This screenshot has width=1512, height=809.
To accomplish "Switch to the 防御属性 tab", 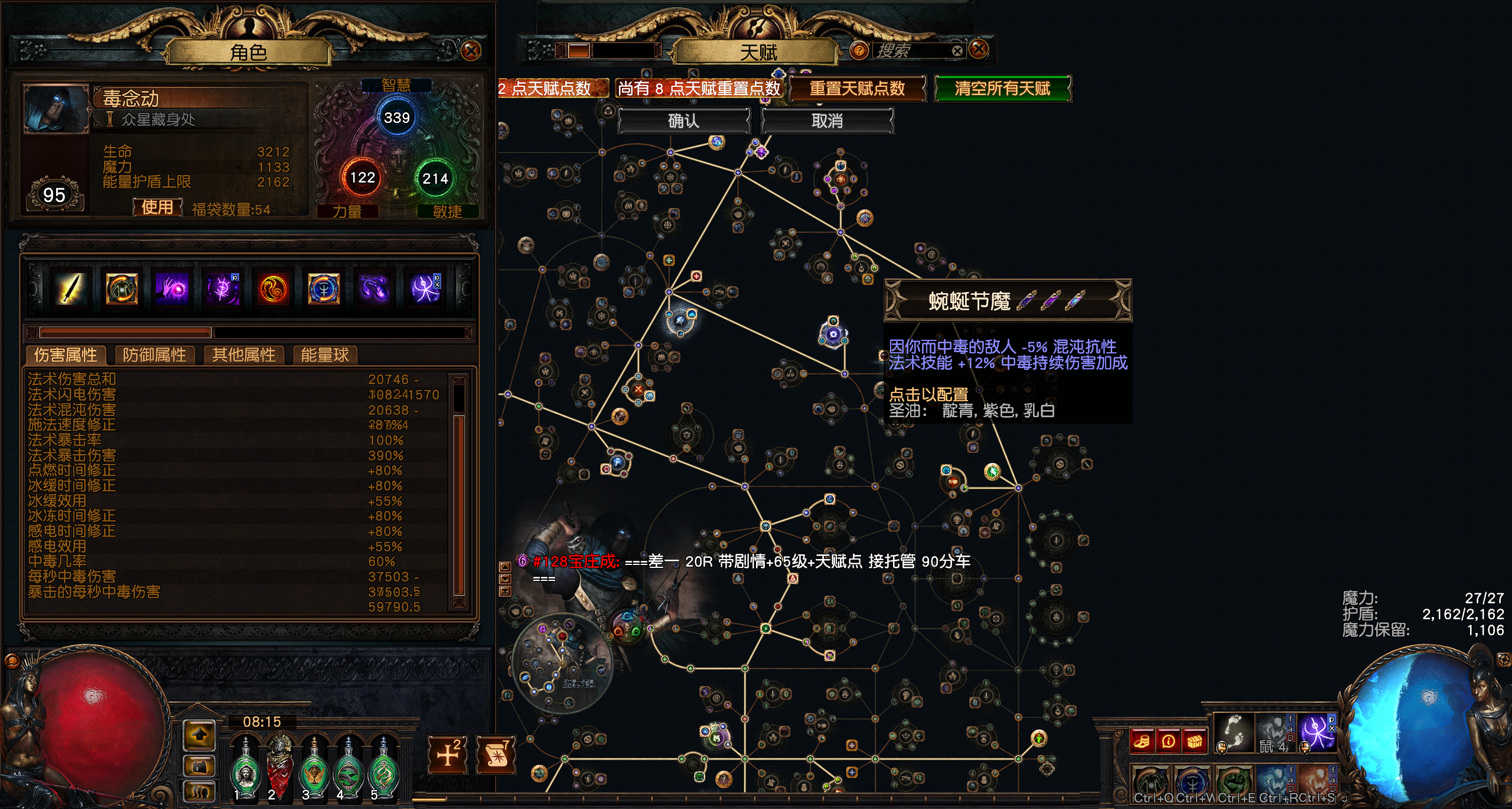I will pos(154,355).
